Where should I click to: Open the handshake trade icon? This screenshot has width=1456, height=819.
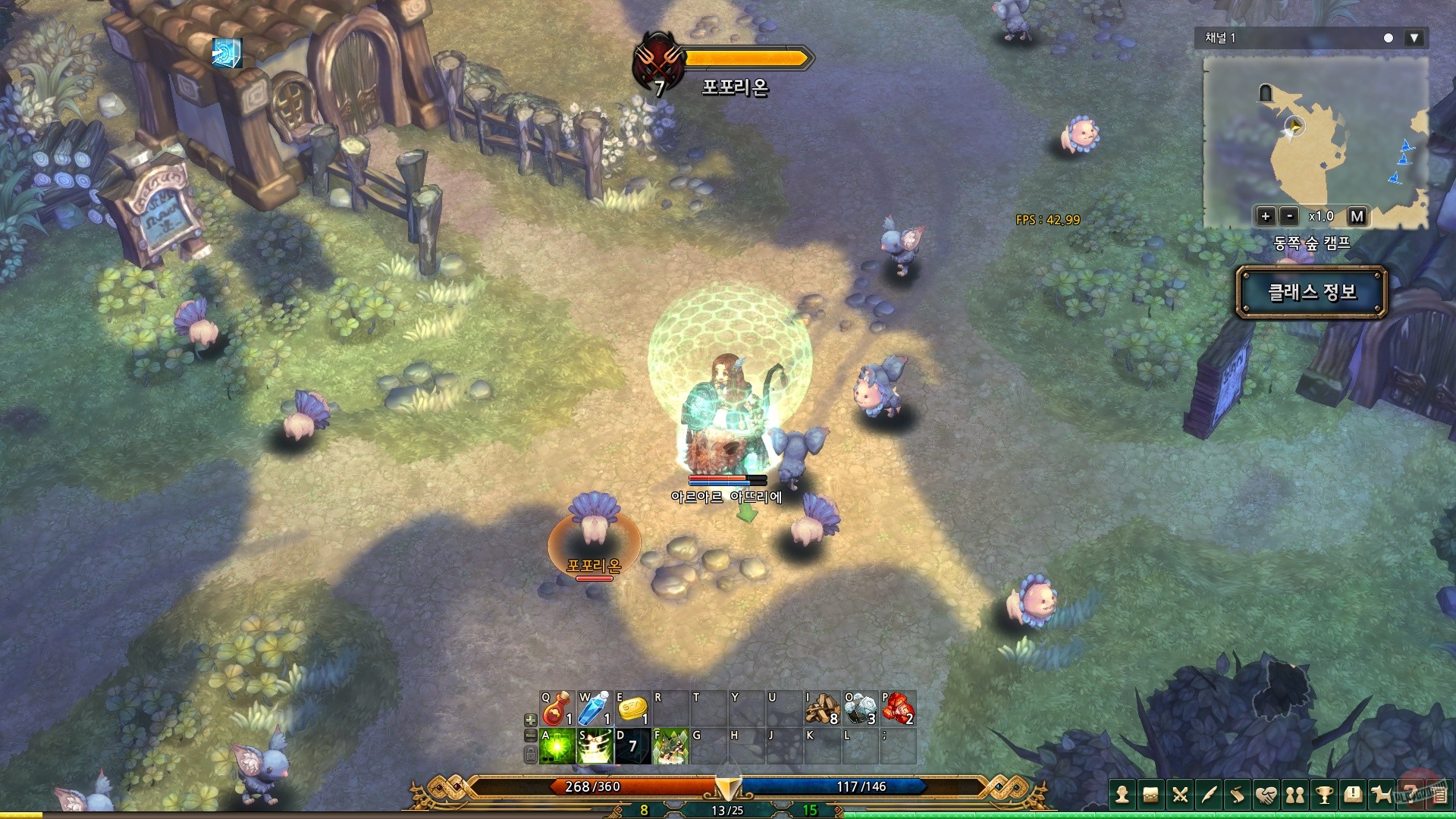click(x=1266, y=795)
